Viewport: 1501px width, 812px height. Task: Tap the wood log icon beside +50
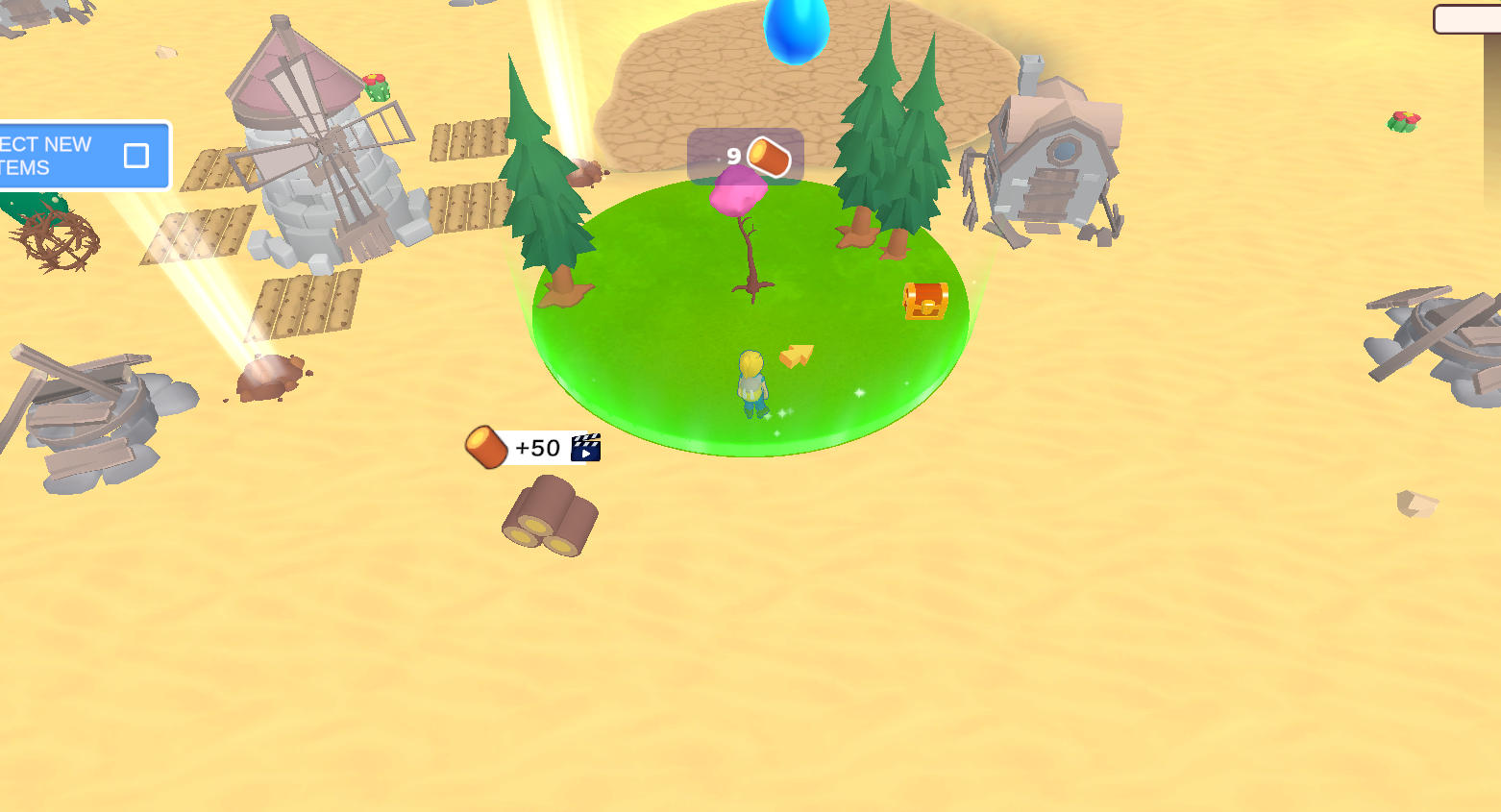coord(485,446)
